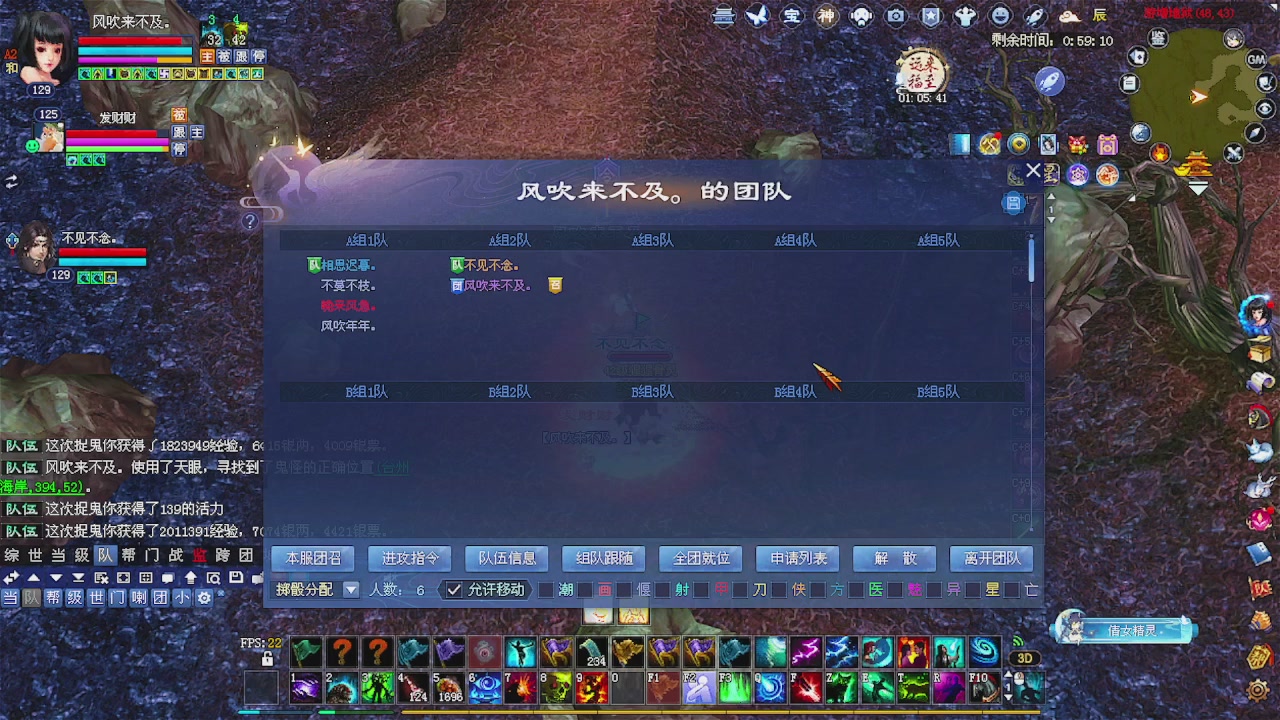Open the butterfly icon in top toolbar
The image size is (1280, 720).
[757, 16]
